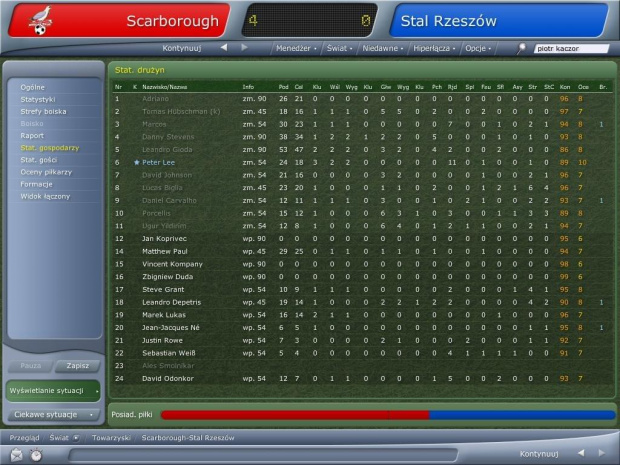This screenshot has height=465, width=620.
Task: Expand the Niedawne menu
Action: pyautogui.click(x=383, y=47)
